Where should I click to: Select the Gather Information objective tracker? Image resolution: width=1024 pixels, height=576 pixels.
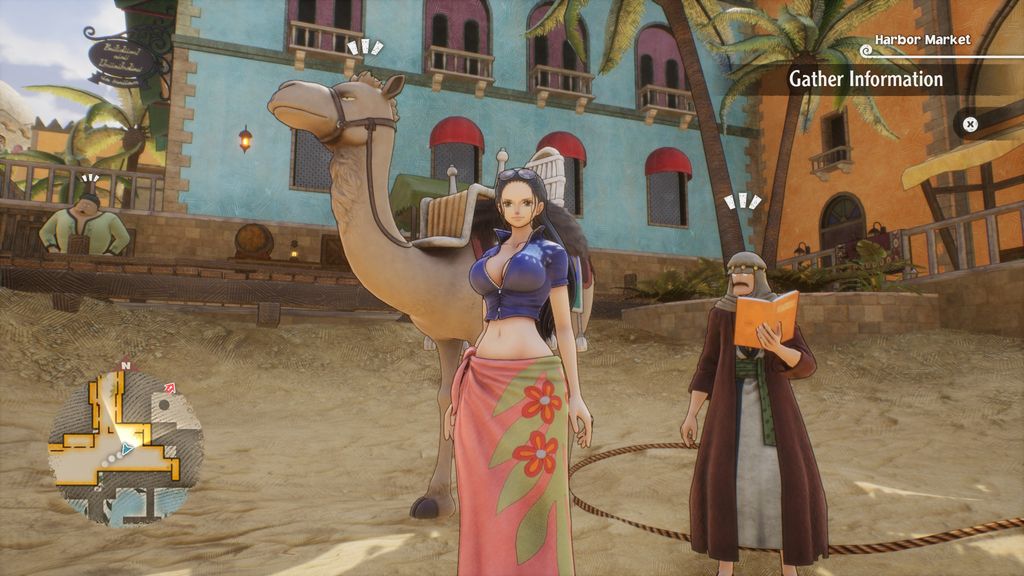coord(866,79)
